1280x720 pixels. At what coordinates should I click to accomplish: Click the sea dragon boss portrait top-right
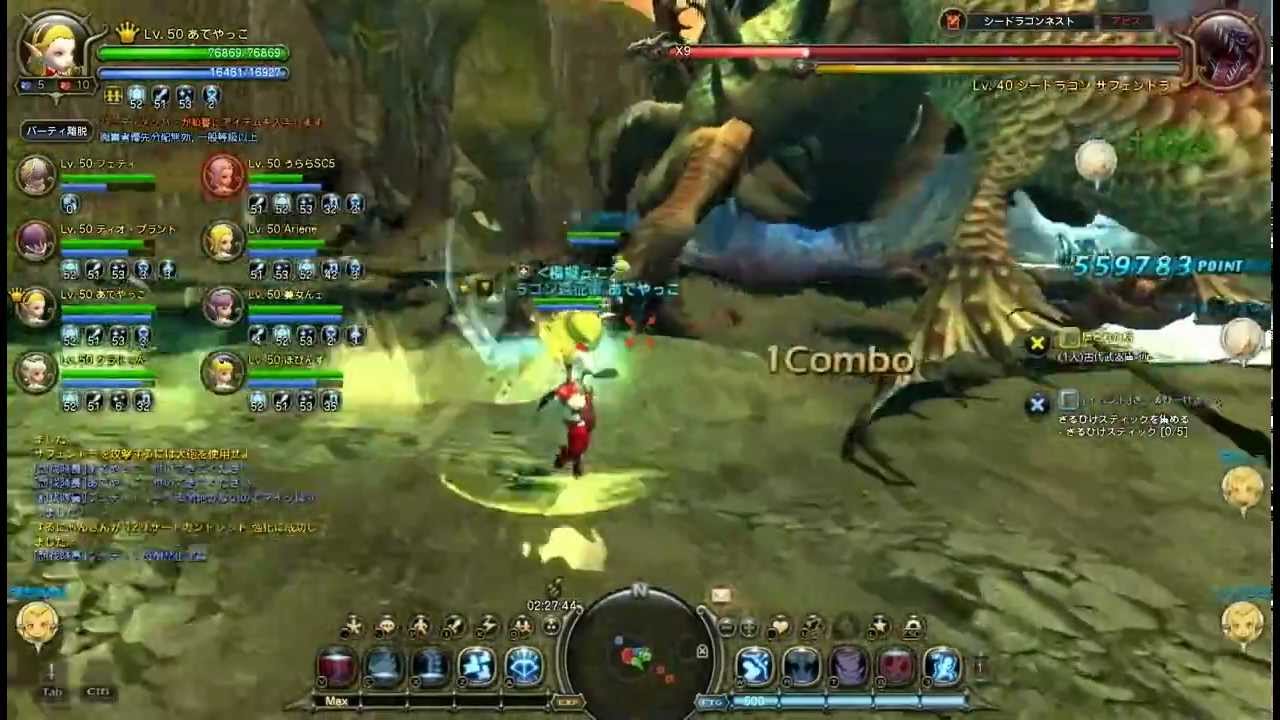(1225, 50)
